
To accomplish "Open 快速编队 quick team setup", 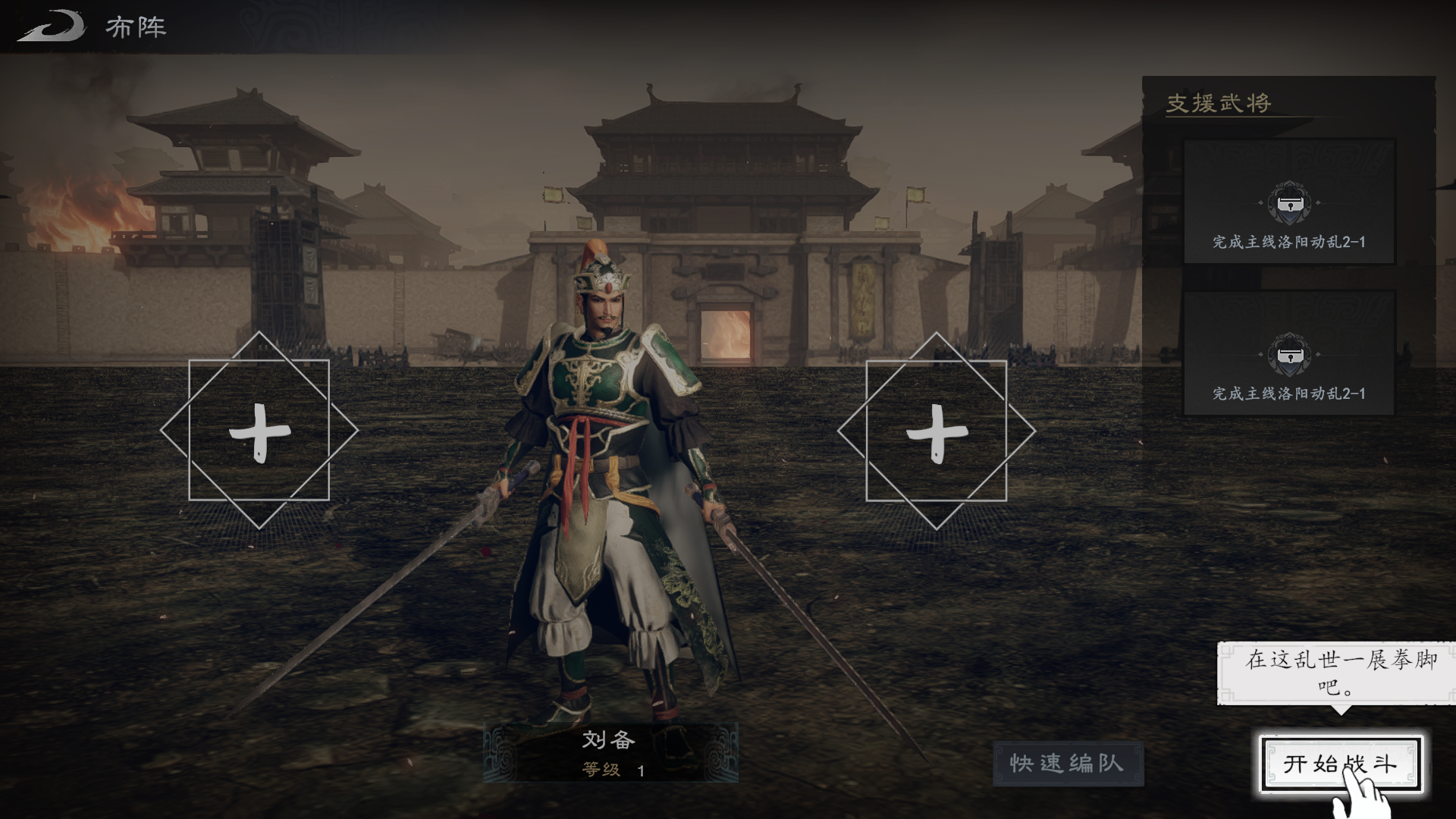I will (1067, 764).
